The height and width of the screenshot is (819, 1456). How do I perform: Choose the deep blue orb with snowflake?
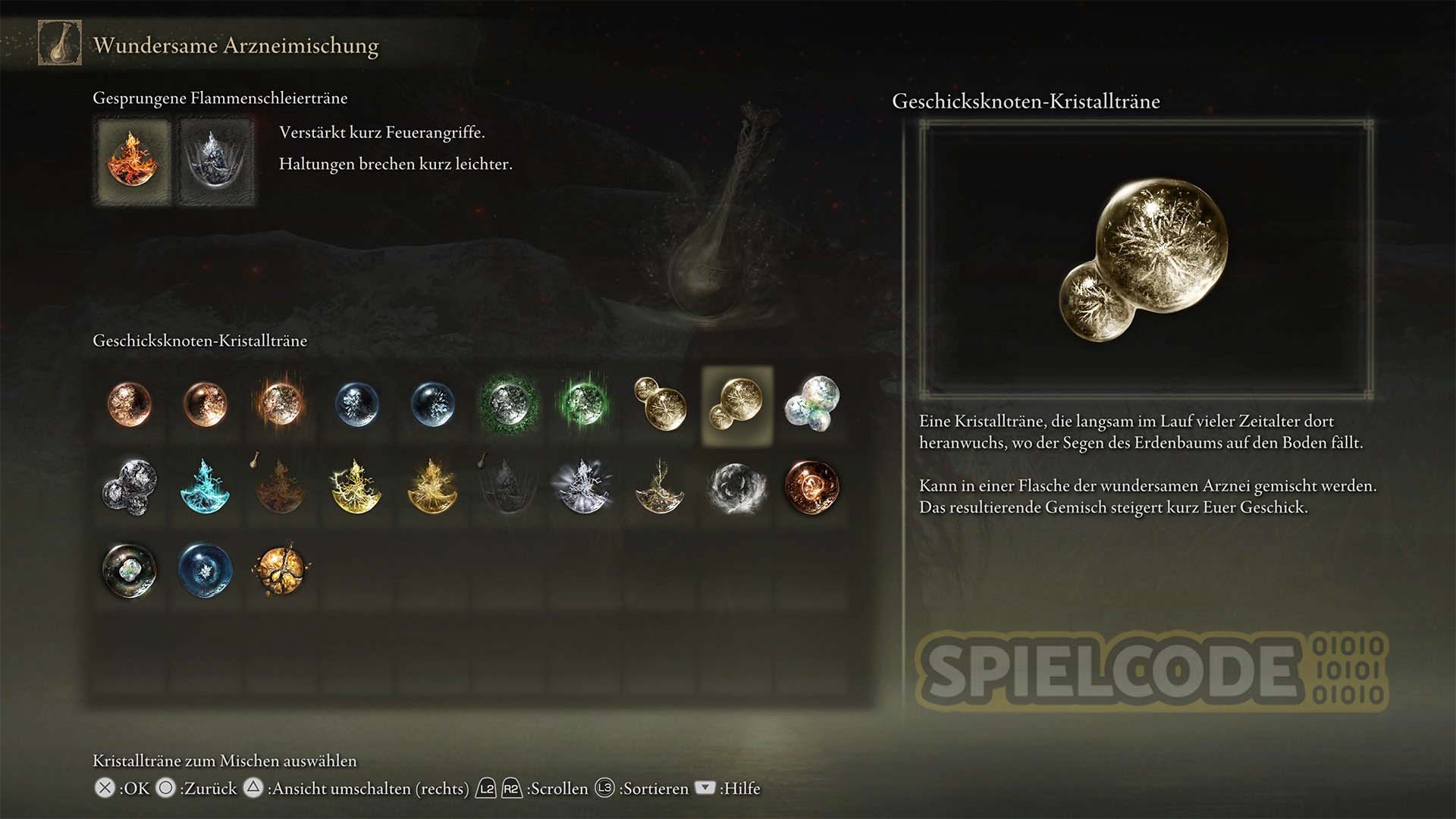click(x=205, y=570)
